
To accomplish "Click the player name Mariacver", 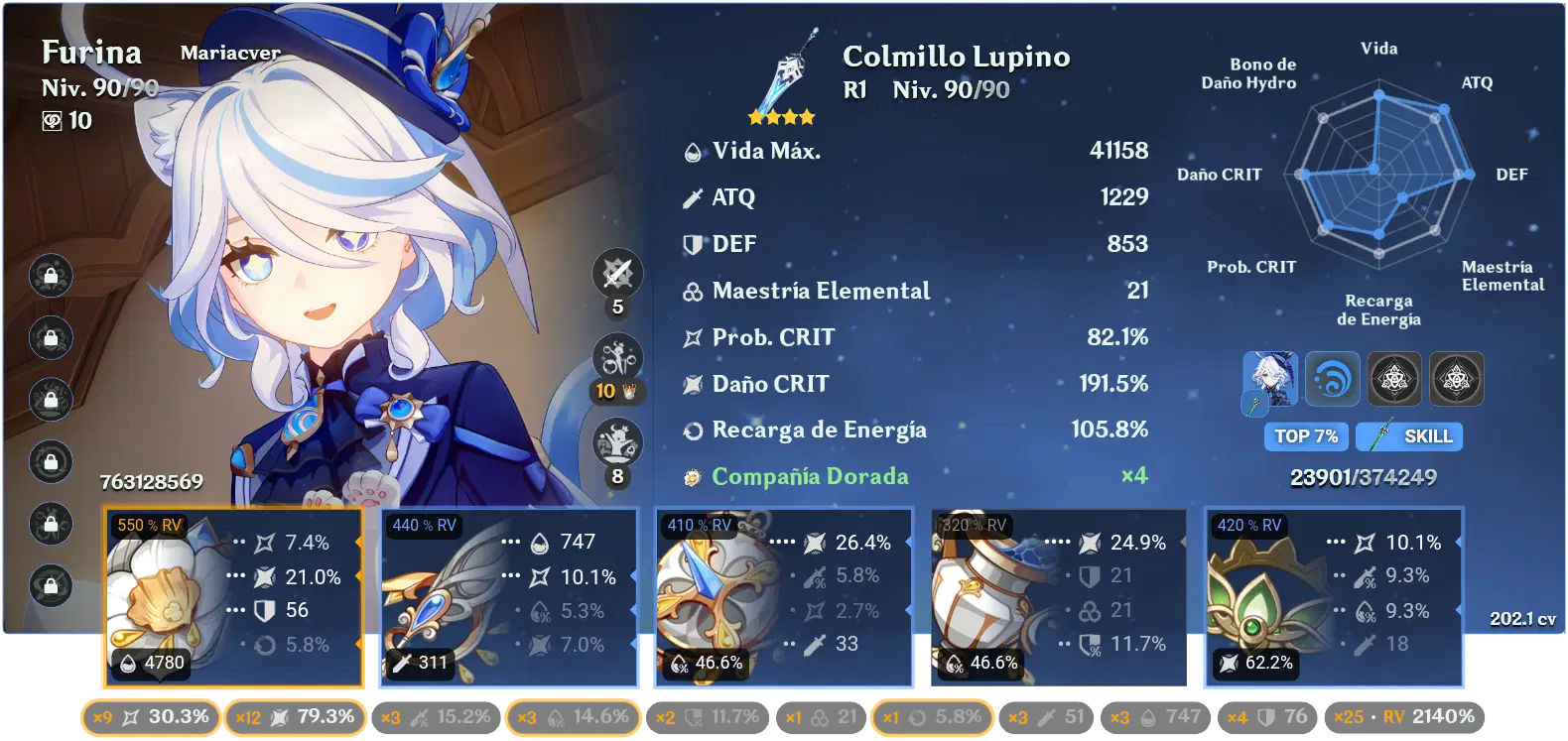I will click(x=229, y=55).
